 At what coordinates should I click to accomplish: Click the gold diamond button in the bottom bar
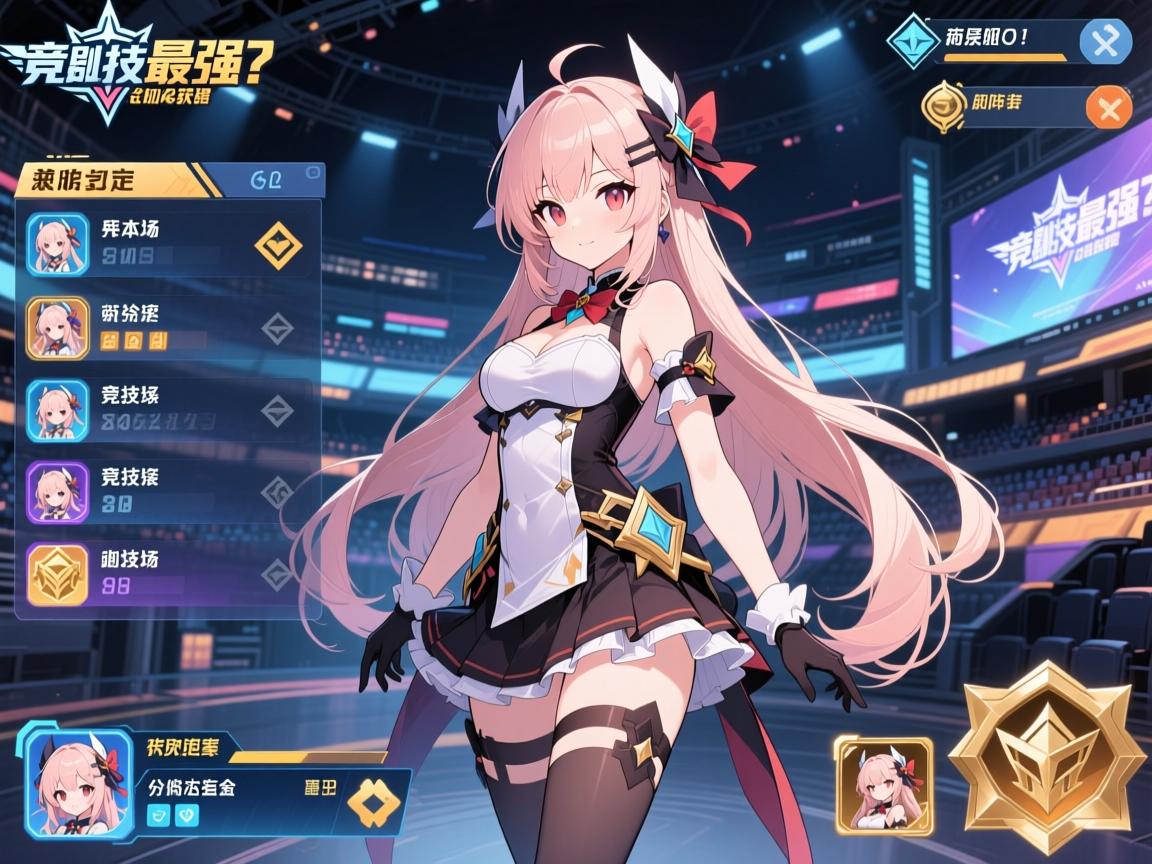point(372,802)
